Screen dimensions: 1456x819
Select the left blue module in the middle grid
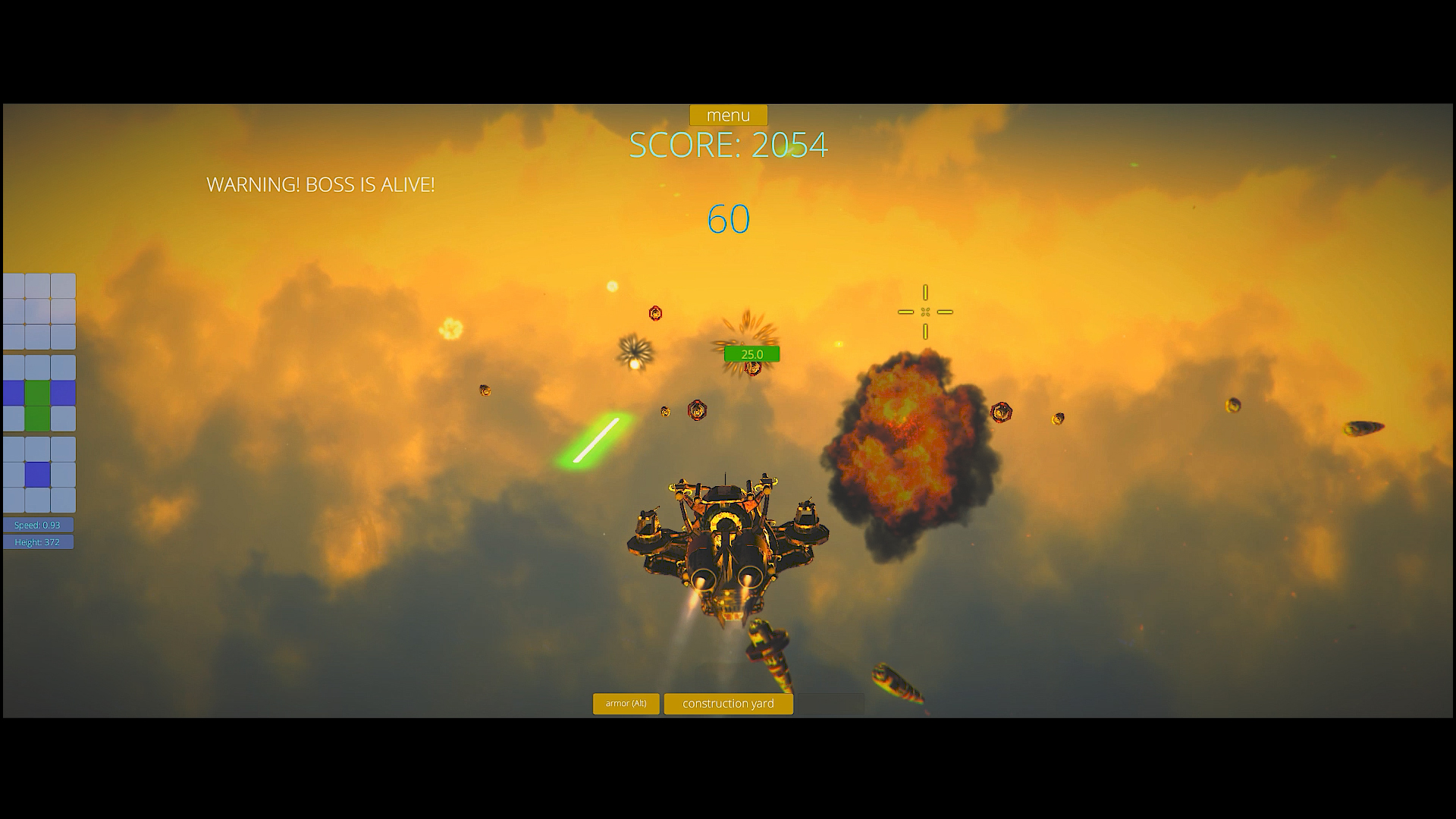pyautogui.click(x=13, y=392)
